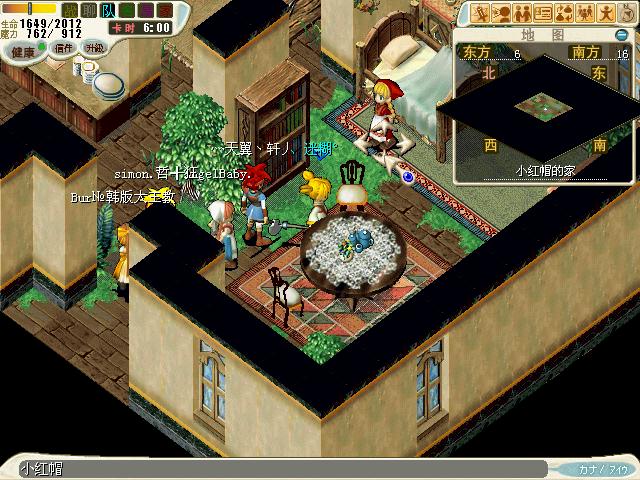Click the chat input bar at the bottom
The image size is (640, 480).
pos(280,469)
